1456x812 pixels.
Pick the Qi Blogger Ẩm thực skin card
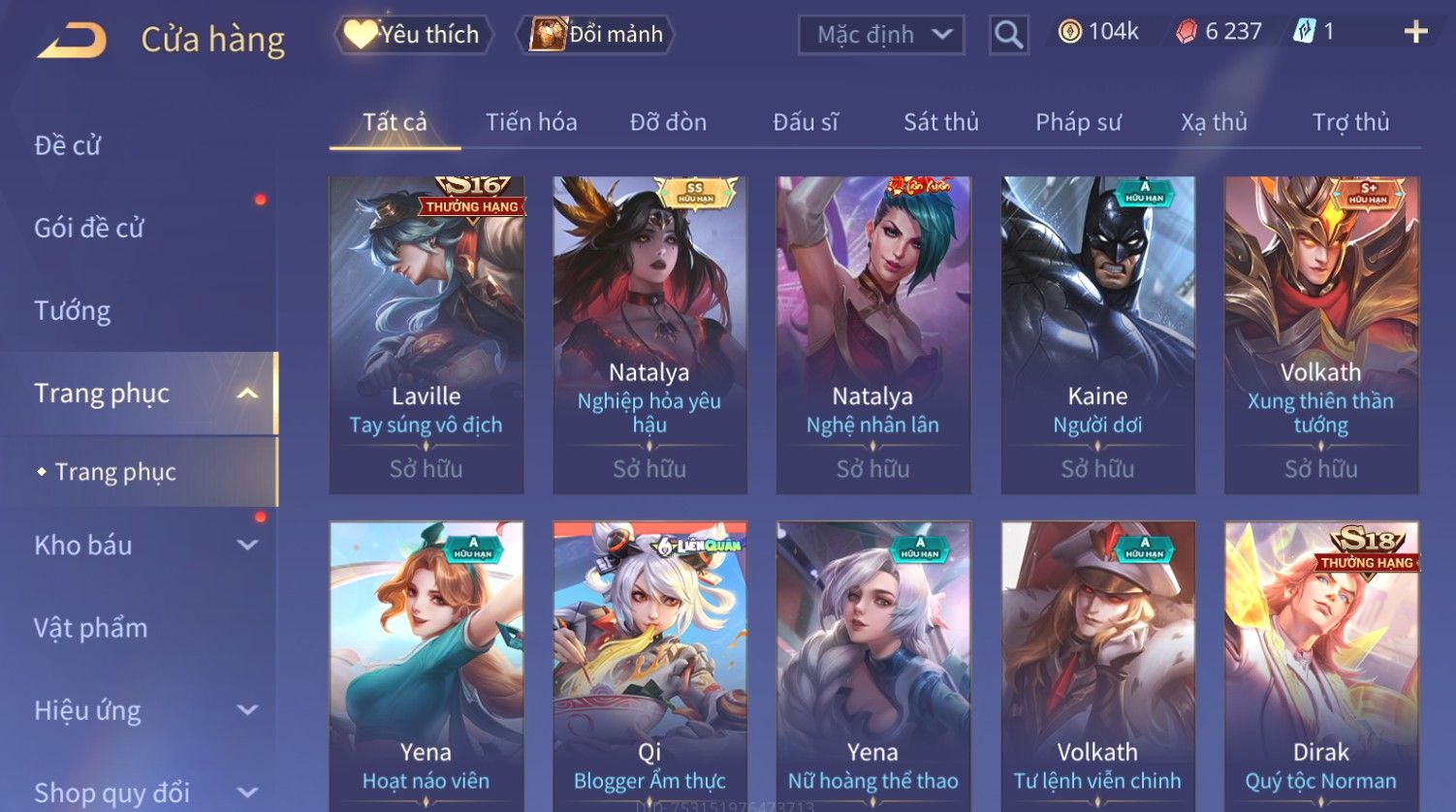tap(649, 667)
